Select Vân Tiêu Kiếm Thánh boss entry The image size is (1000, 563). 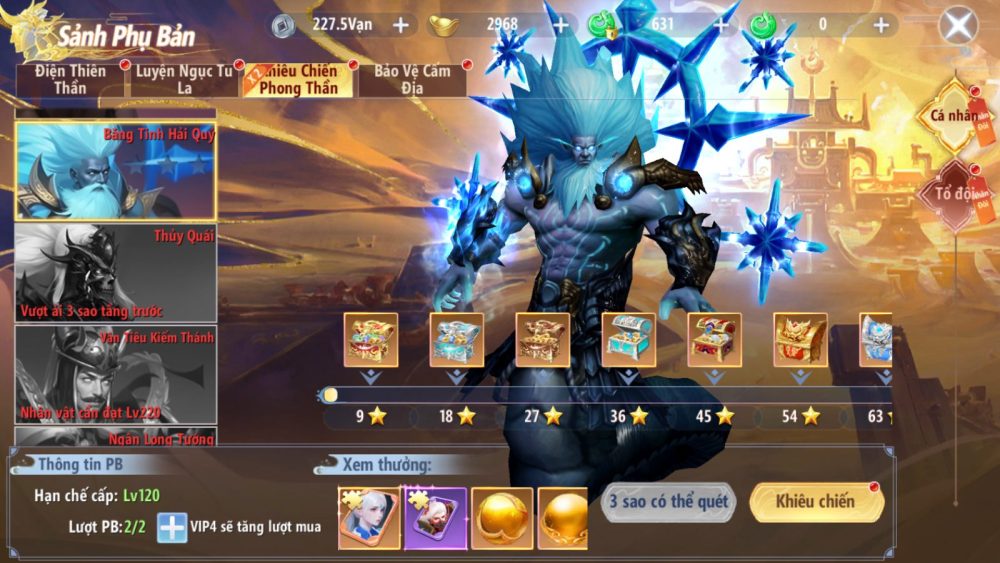click(x=116, y=375)
